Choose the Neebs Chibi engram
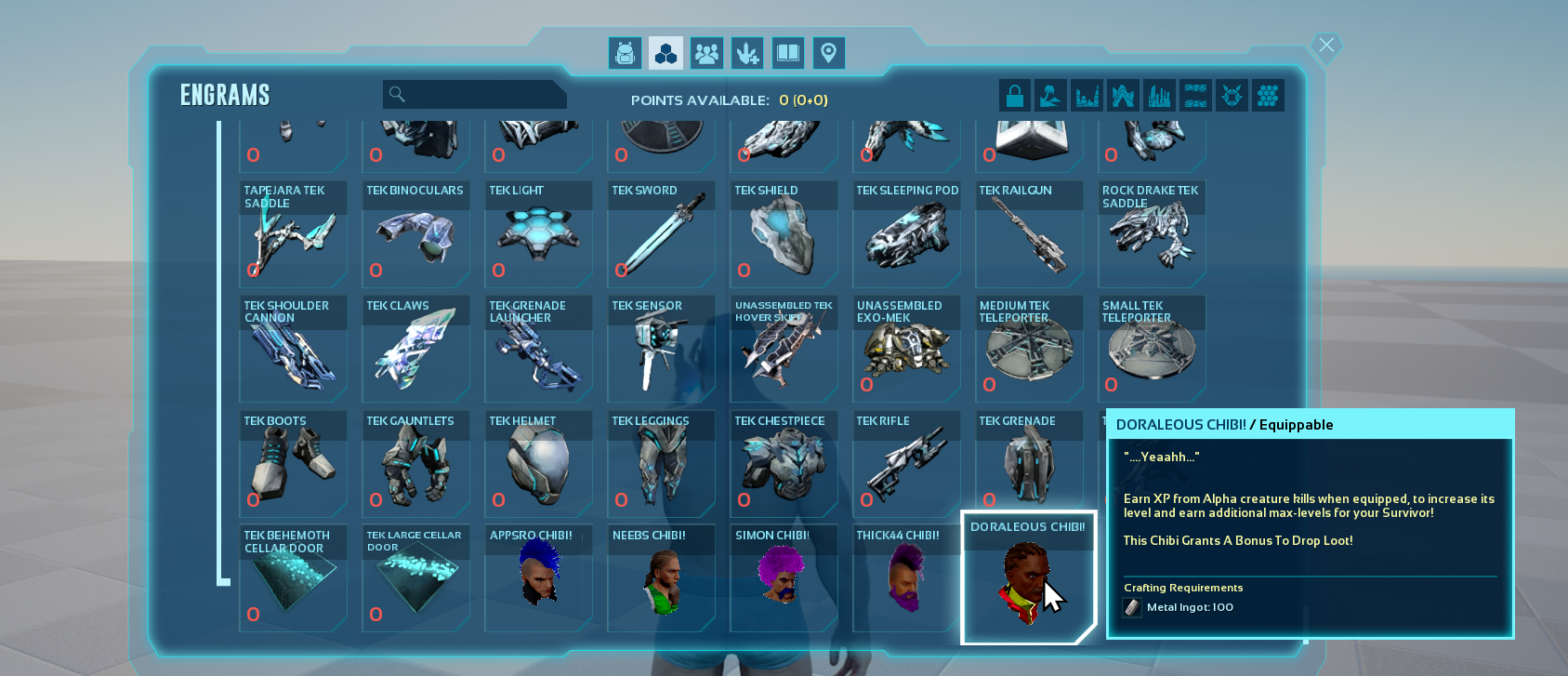 tap(660, 578)
